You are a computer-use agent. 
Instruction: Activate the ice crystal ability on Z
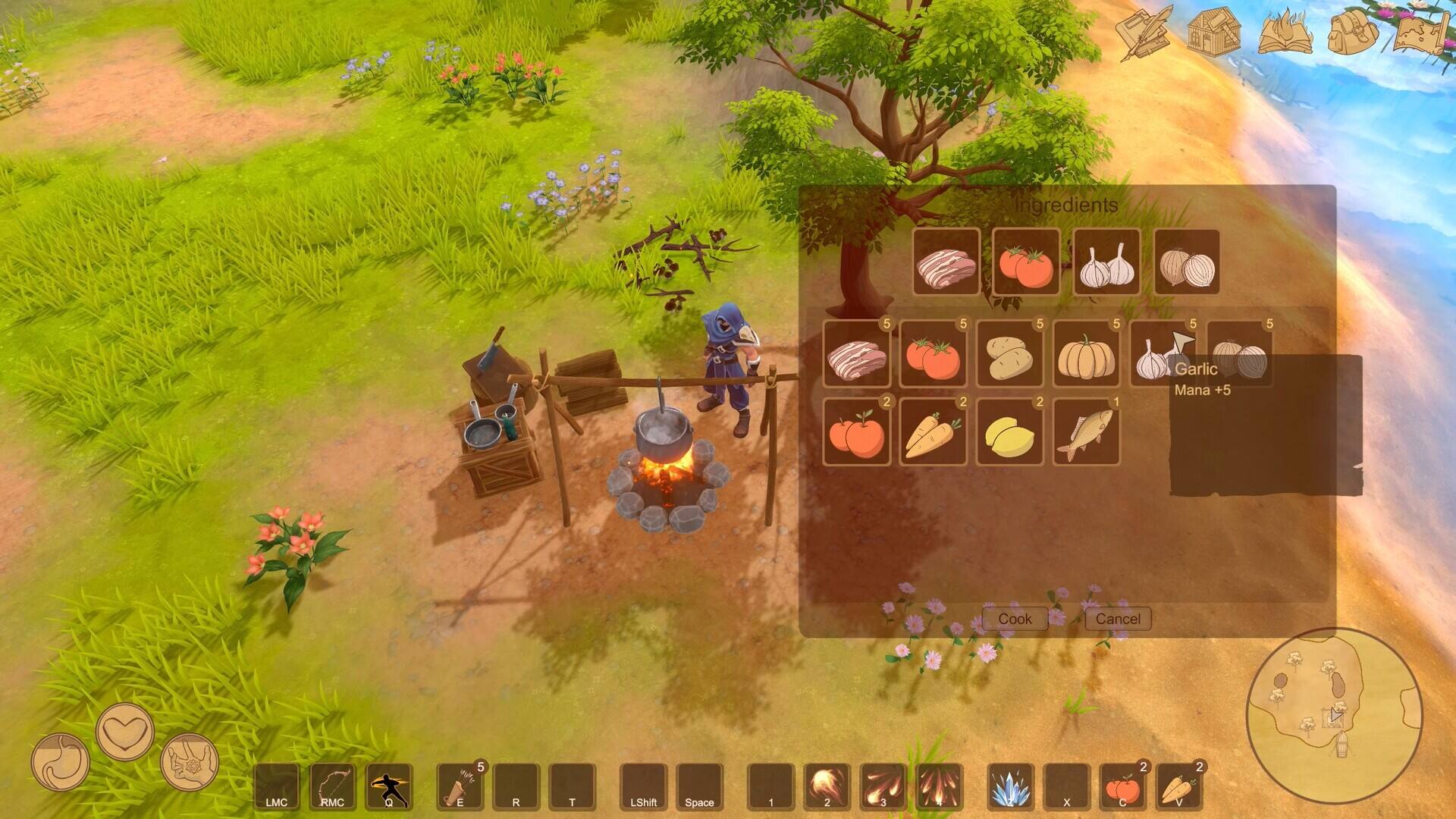pyautogui.click(x=1010, y=786)
